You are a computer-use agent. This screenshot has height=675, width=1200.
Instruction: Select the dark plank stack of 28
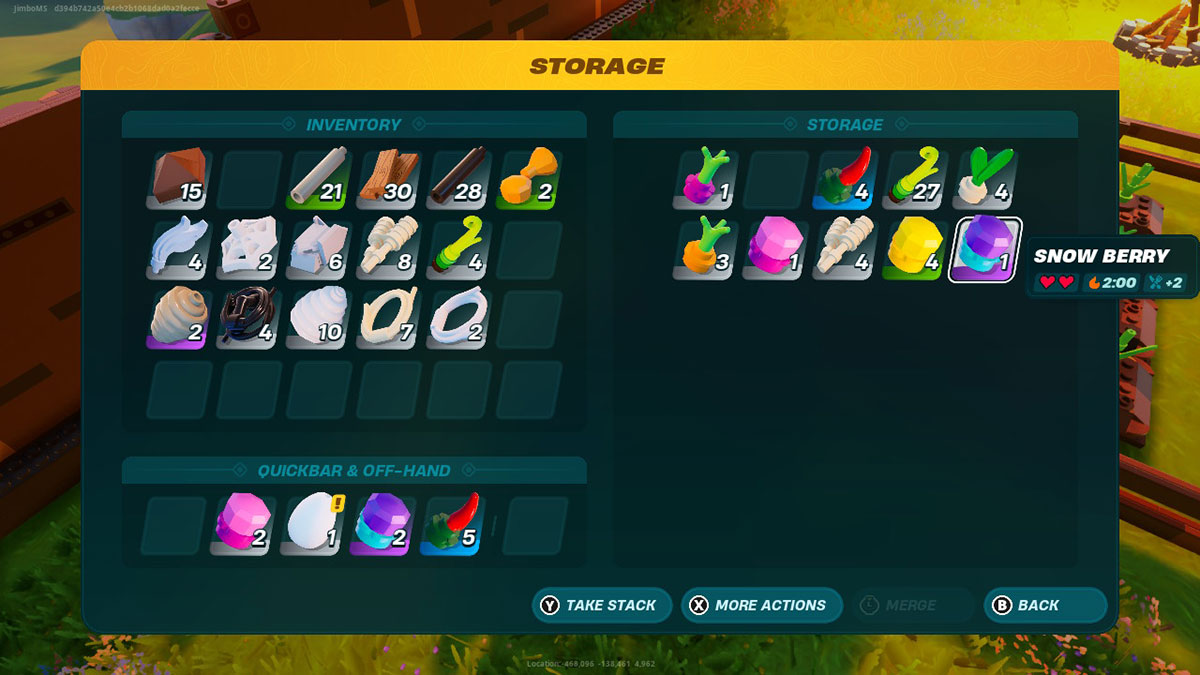(457, 179)
